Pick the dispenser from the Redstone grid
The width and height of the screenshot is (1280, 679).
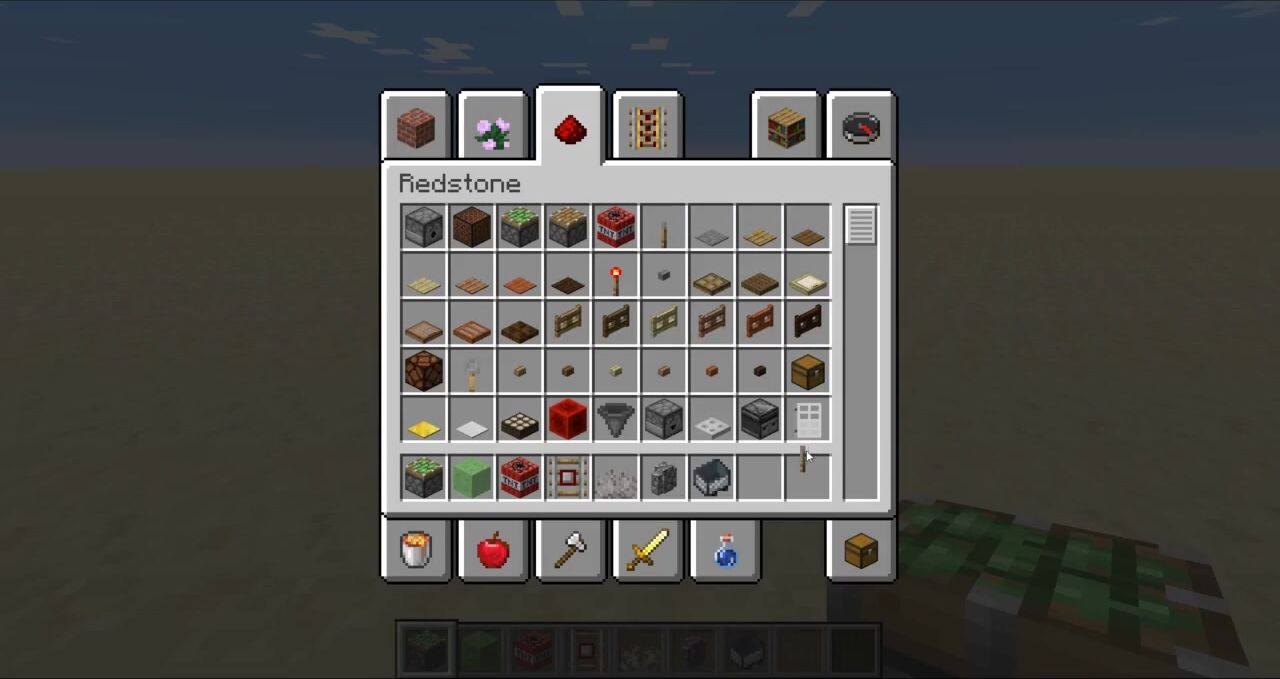tap(423, 227)
